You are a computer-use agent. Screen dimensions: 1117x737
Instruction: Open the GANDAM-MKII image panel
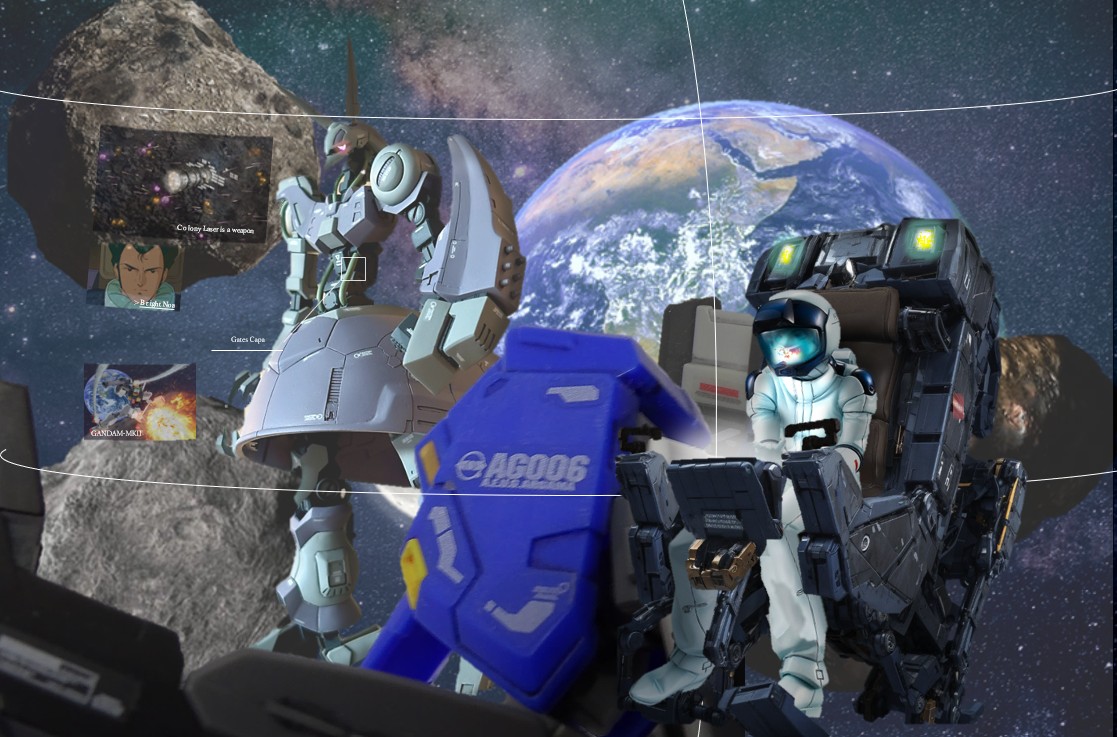point(139,401)
